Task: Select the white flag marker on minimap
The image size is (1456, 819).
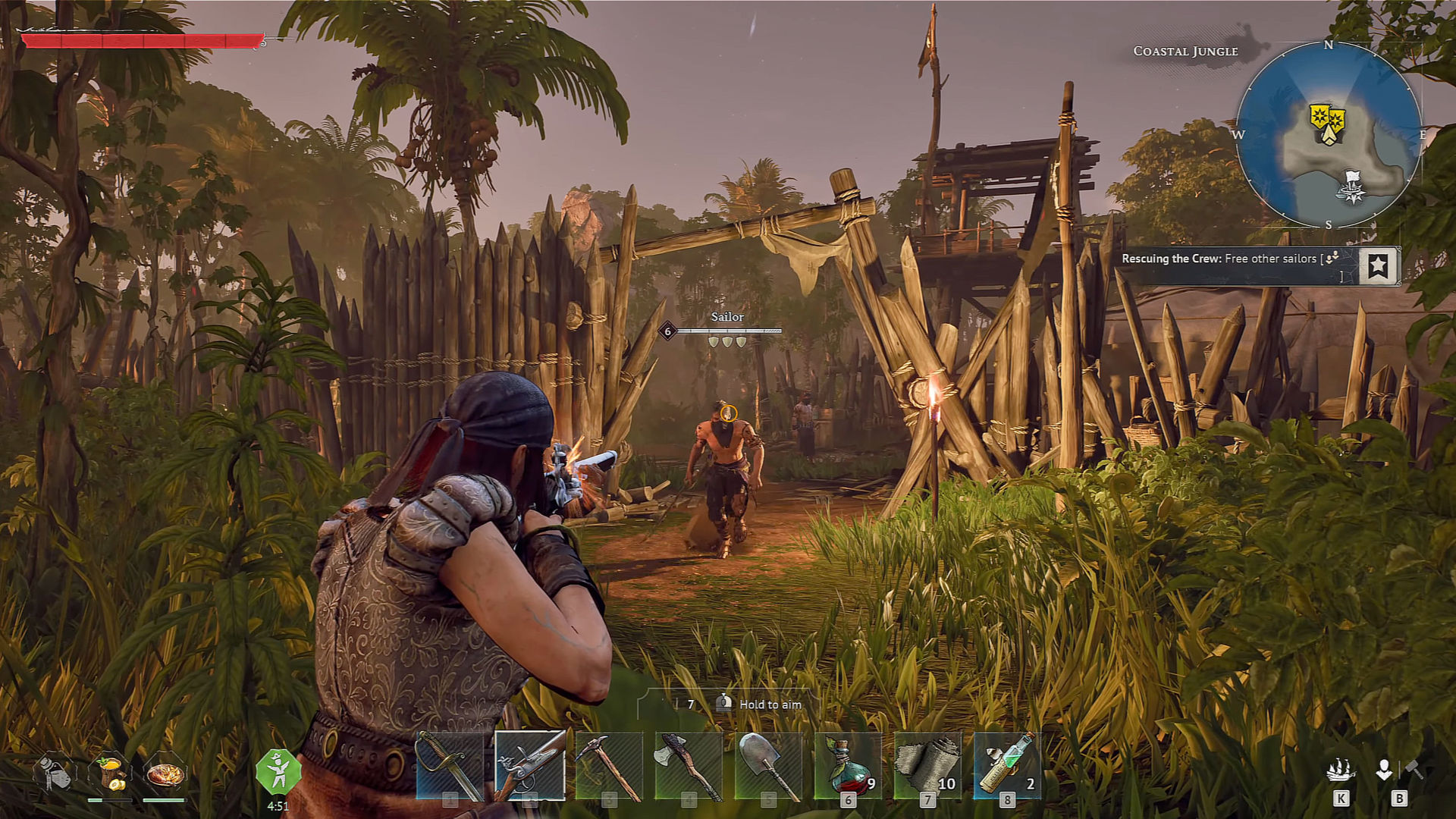Action: coord(1351,187)
